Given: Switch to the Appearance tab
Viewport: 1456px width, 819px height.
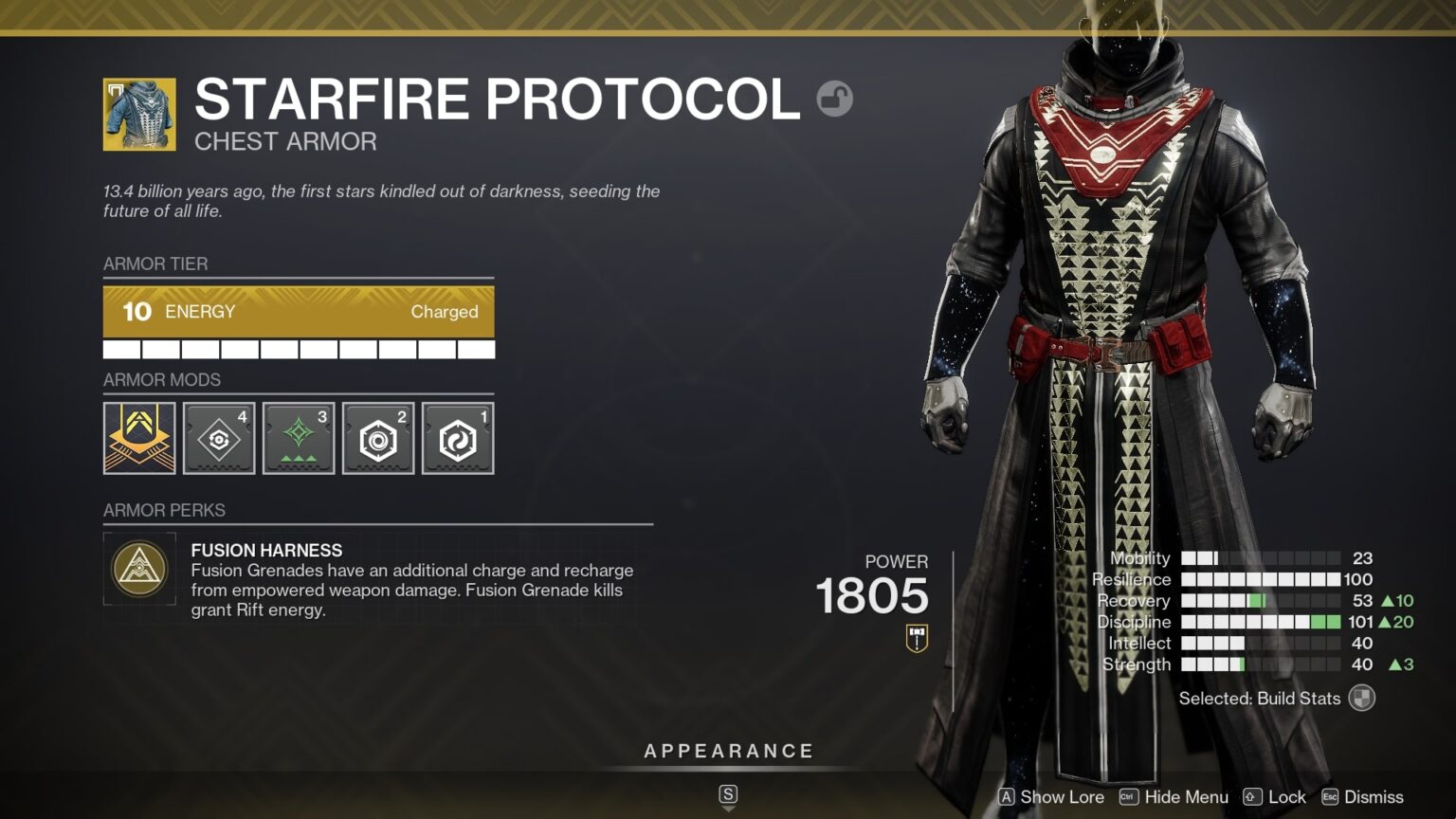Looking at the screenshot, I should 728,750.
